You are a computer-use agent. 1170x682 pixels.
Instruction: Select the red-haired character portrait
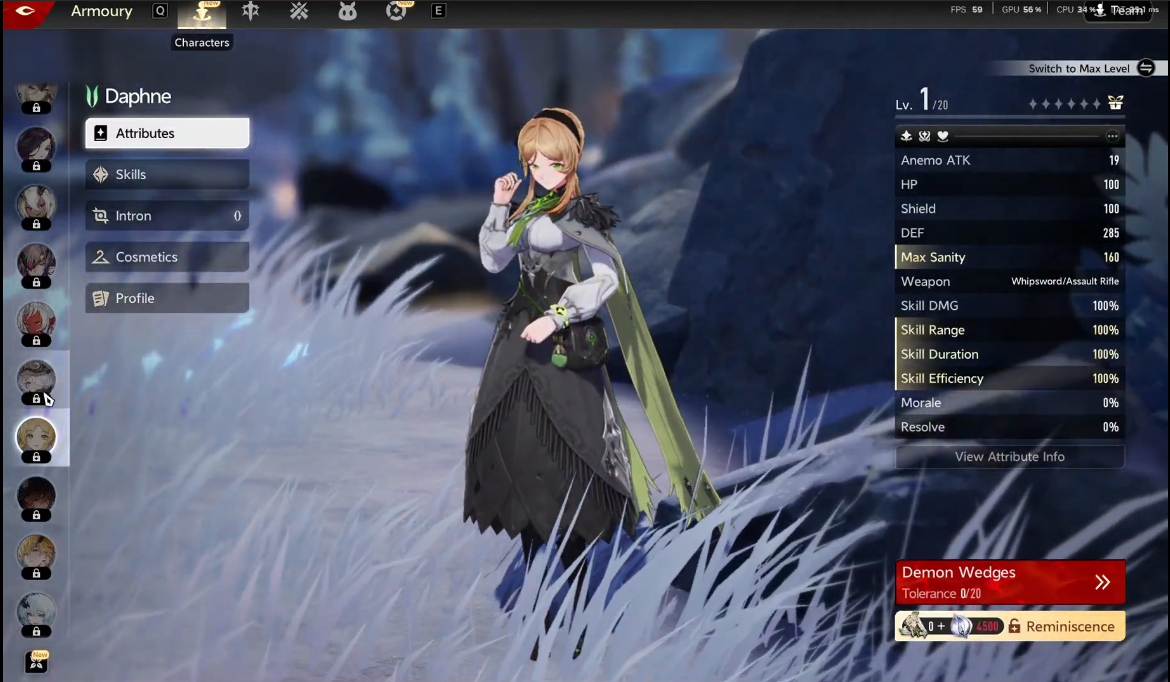(x=36, y=321)
